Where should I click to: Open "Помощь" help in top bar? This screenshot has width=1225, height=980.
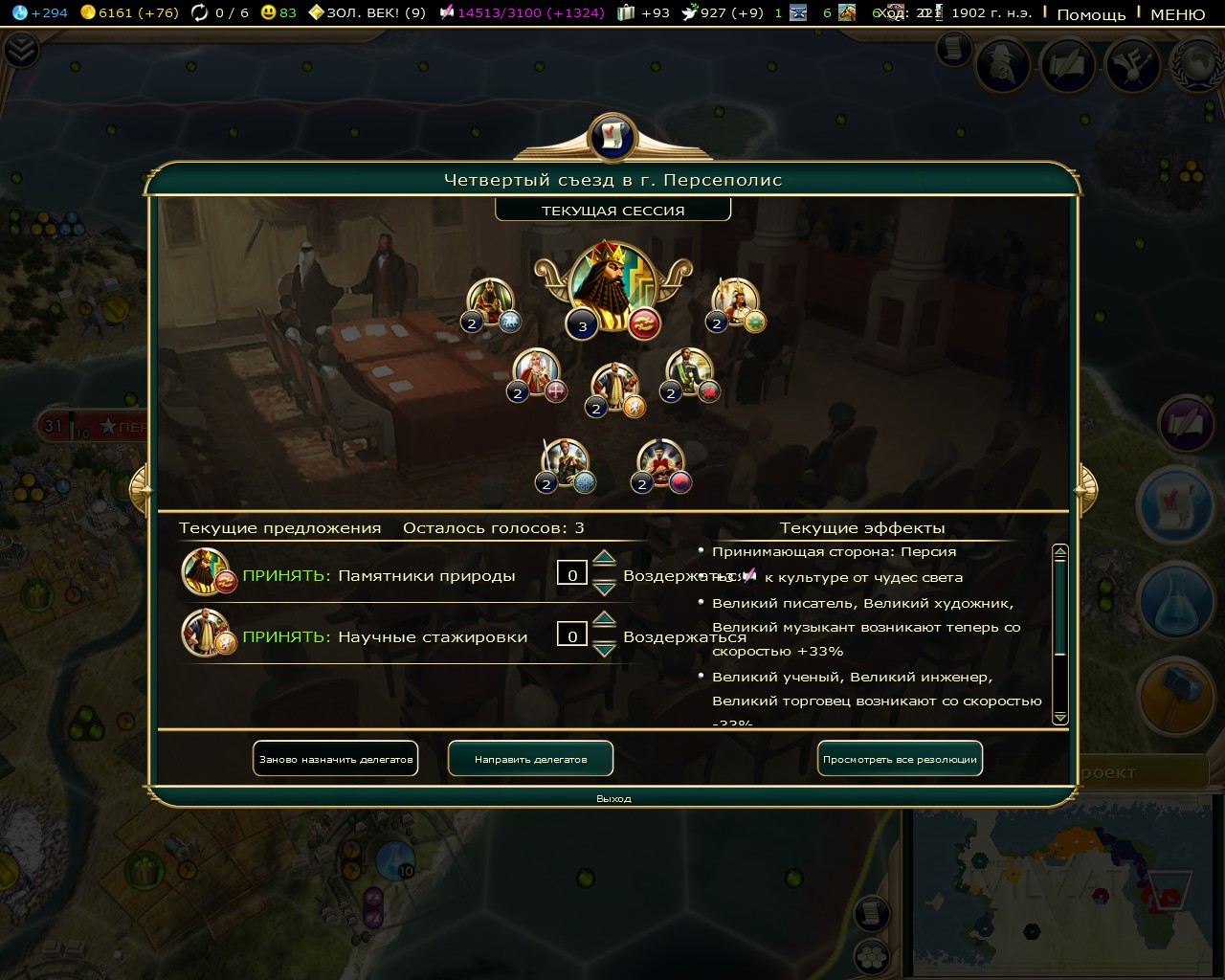coord(1091,14)
